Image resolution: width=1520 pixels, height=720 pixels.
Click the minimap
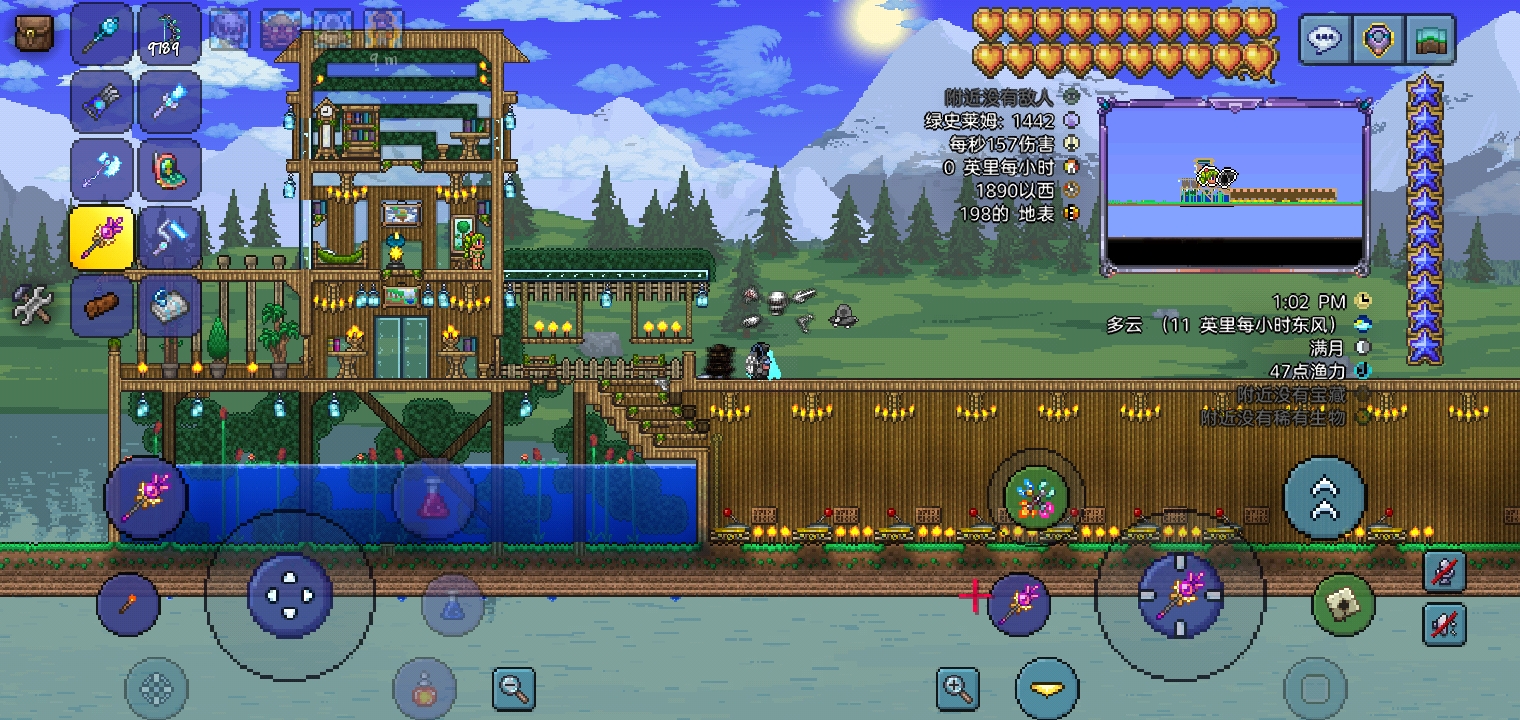coord(1235,188)
